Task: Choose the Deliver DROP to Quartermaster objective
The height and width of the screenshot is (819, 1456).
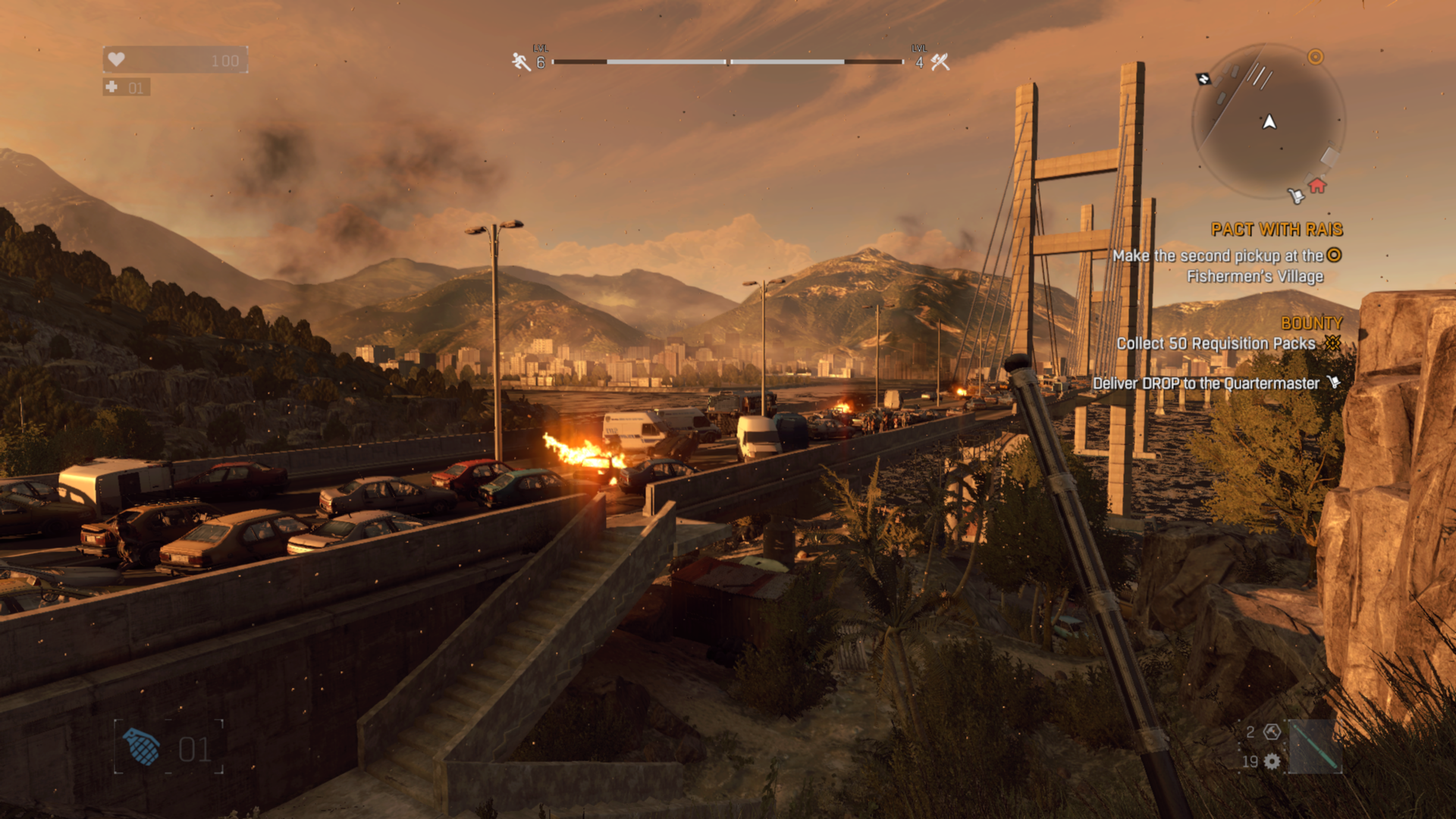Action: pos(1206,384)
